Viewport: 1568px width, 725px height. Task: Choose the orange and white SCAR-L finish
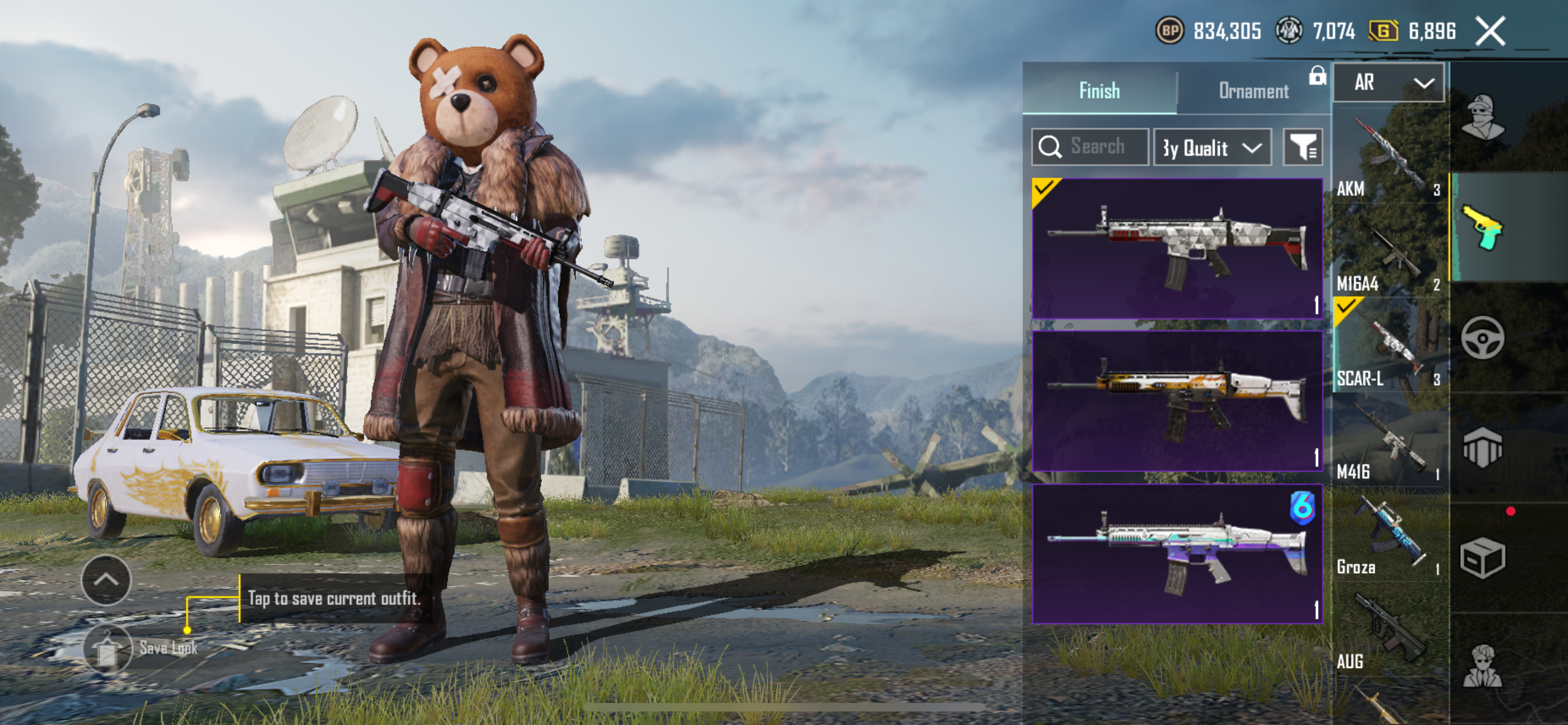(1177, 400)
